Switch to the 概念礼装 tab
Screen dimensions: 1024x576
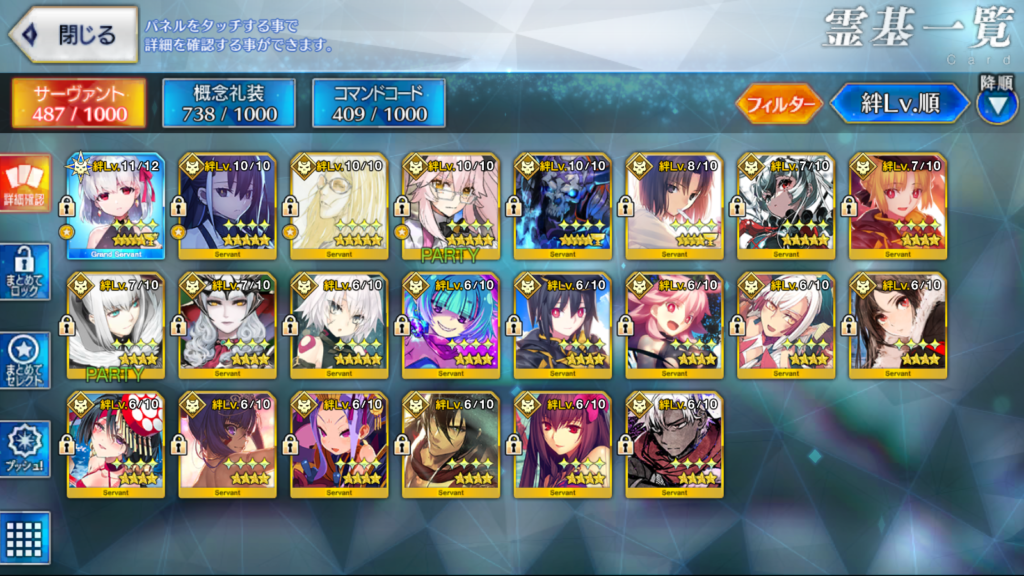pos(228,103)
